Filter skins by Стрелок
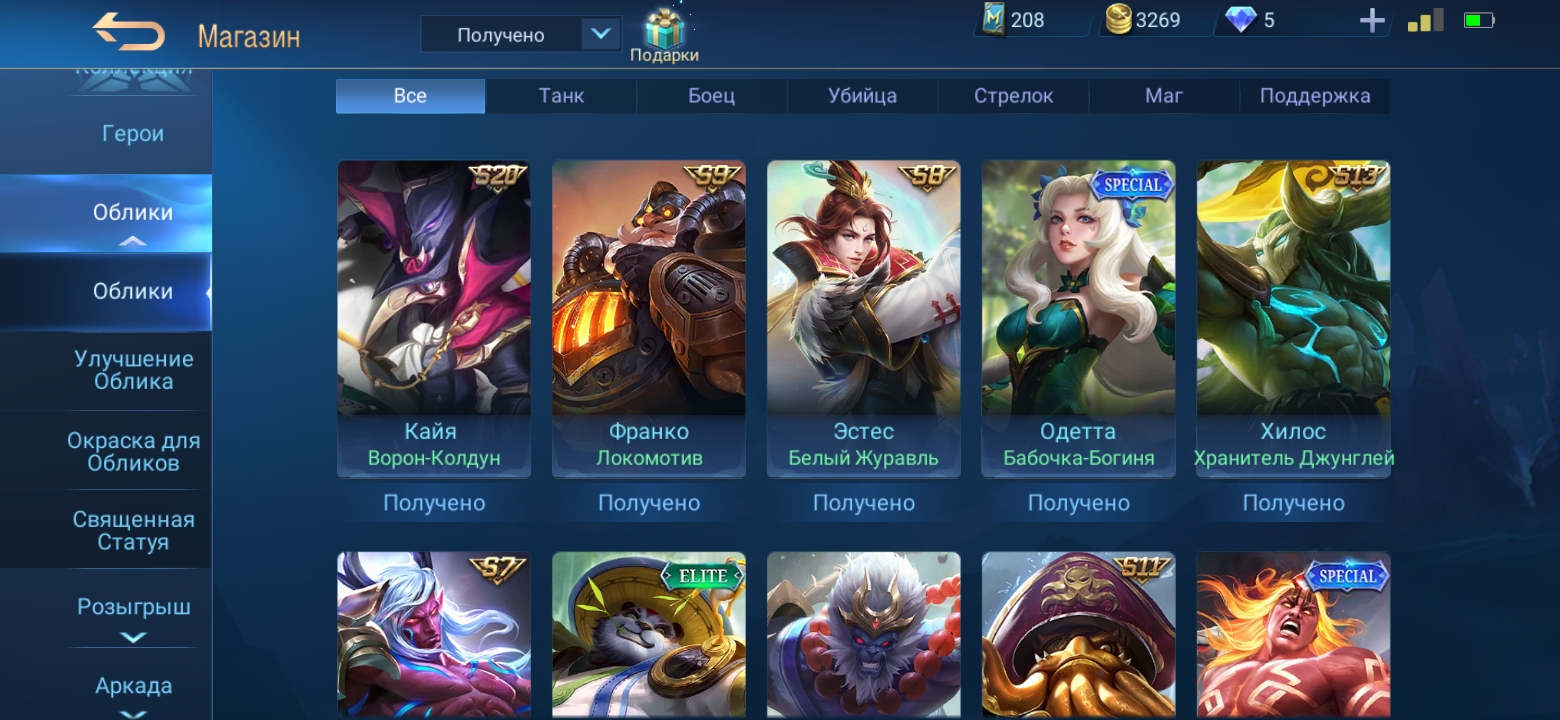Image resolution: width=1560 pixels, height=720 pixels. click(1013, 96)
